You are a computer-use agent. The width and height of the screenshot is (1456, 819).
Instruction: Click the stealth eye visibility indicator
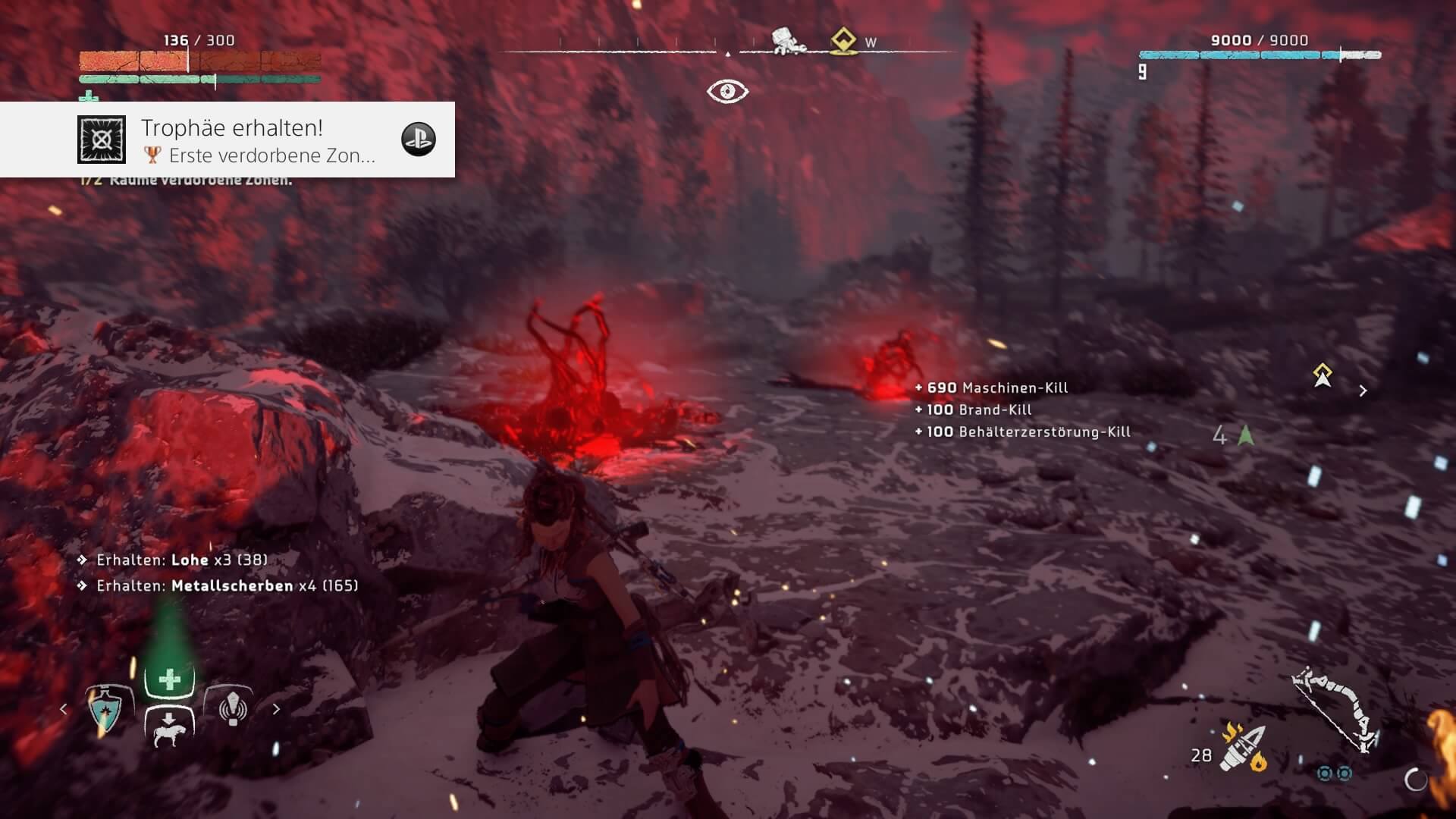coord(727,92)
